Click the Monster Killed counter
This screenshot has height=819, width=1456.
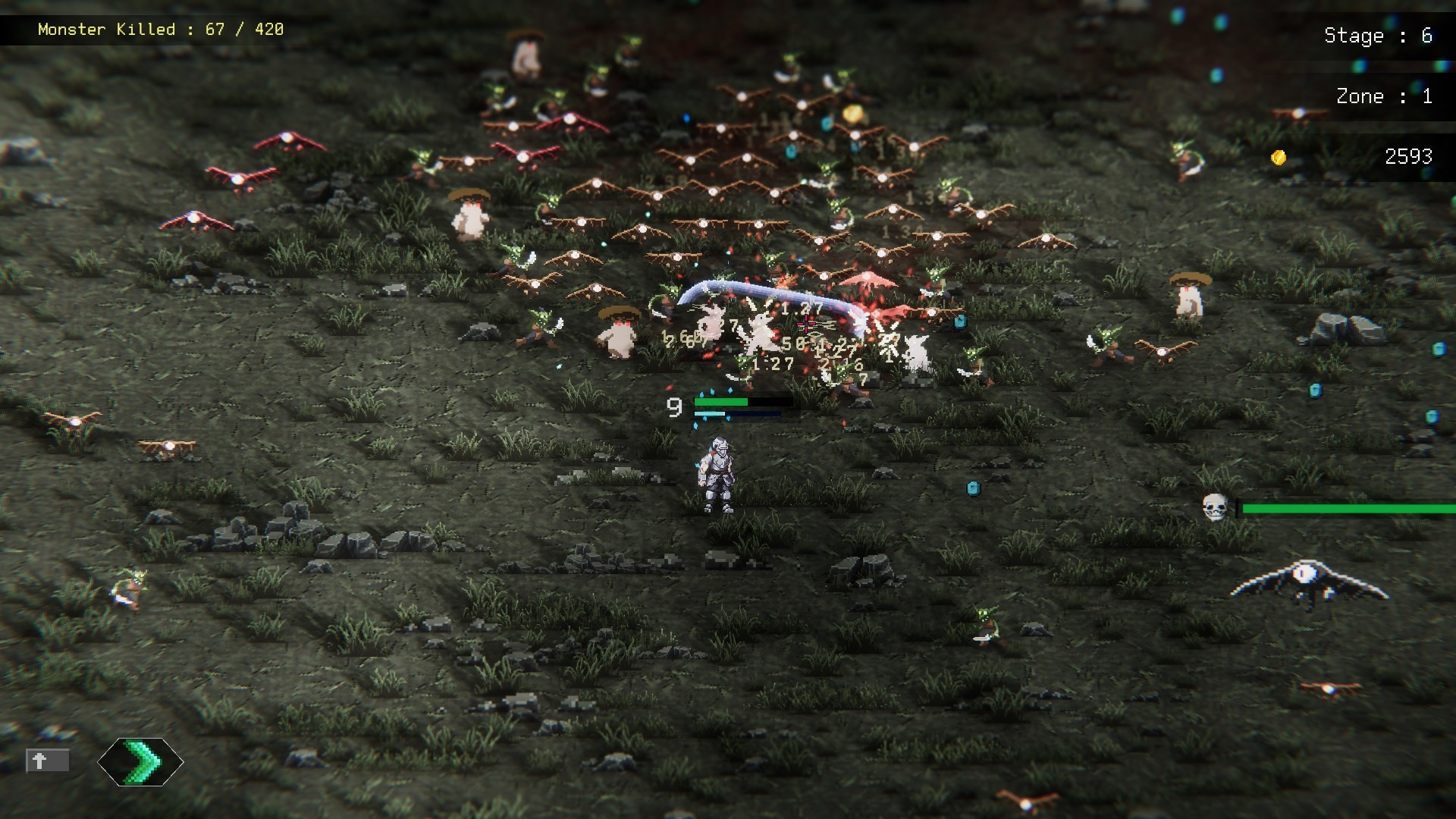(162, 29)
